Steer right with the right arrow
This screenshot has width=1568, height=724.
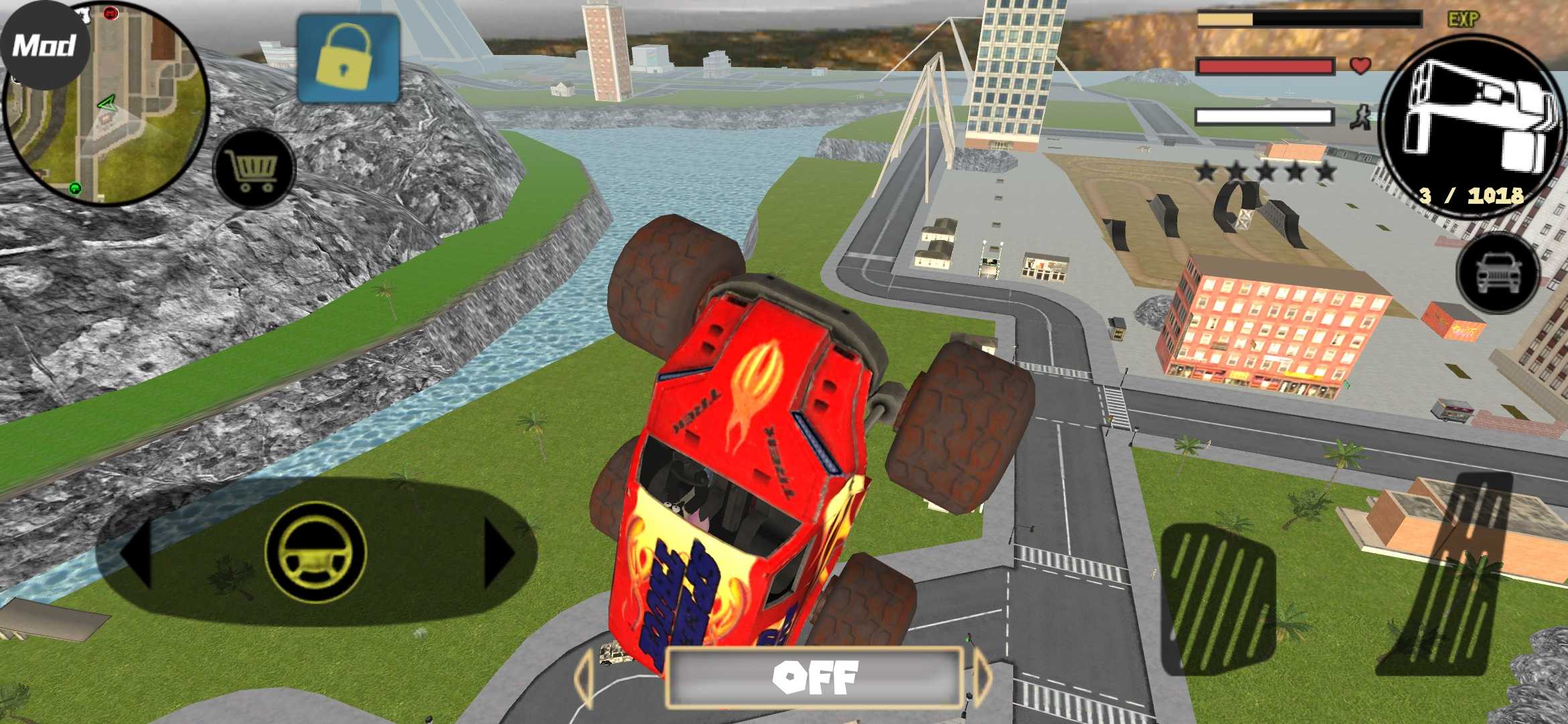[x=497, y=554]
